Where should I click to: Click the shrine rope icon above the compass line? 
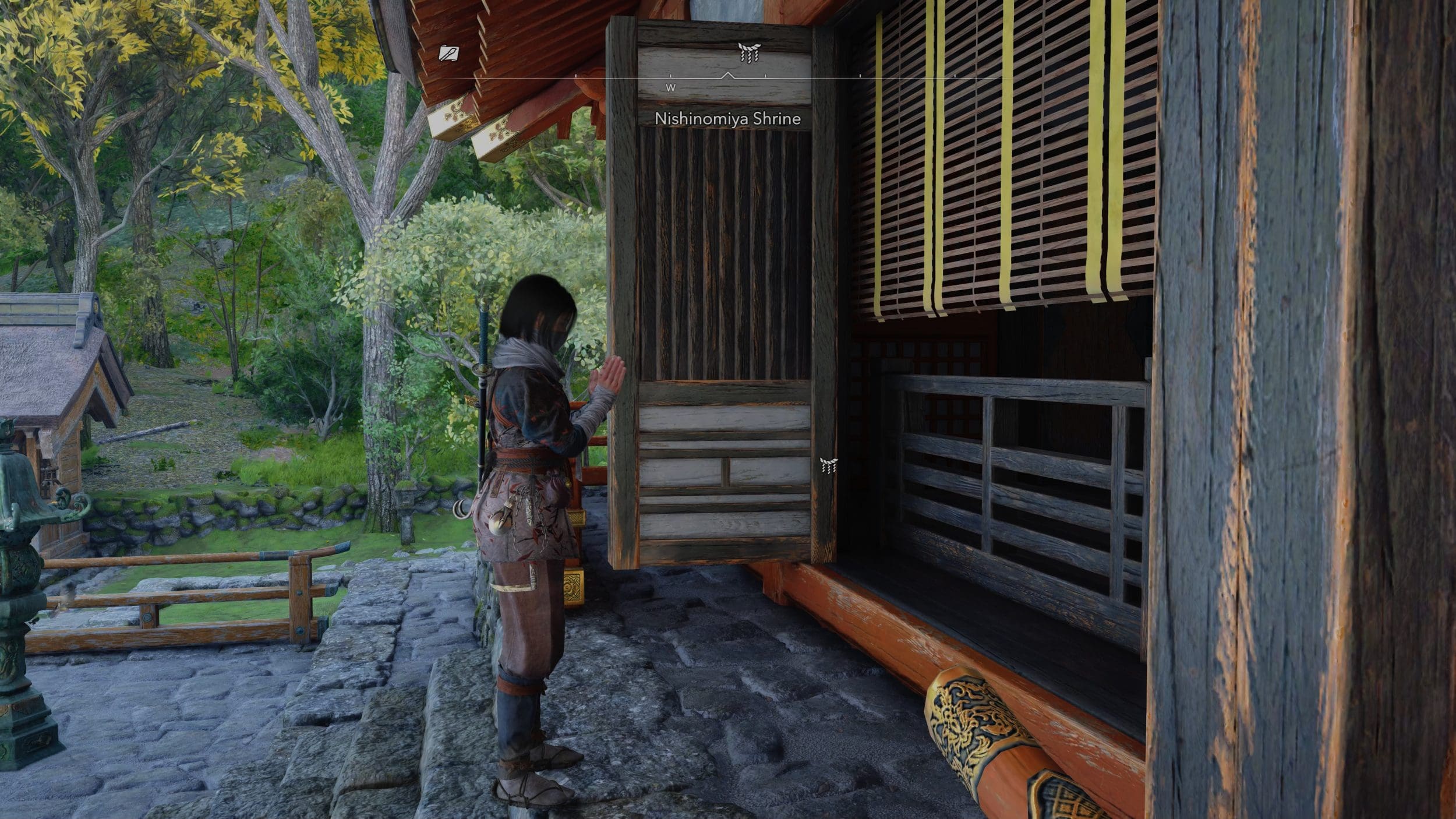pos(748,52)
